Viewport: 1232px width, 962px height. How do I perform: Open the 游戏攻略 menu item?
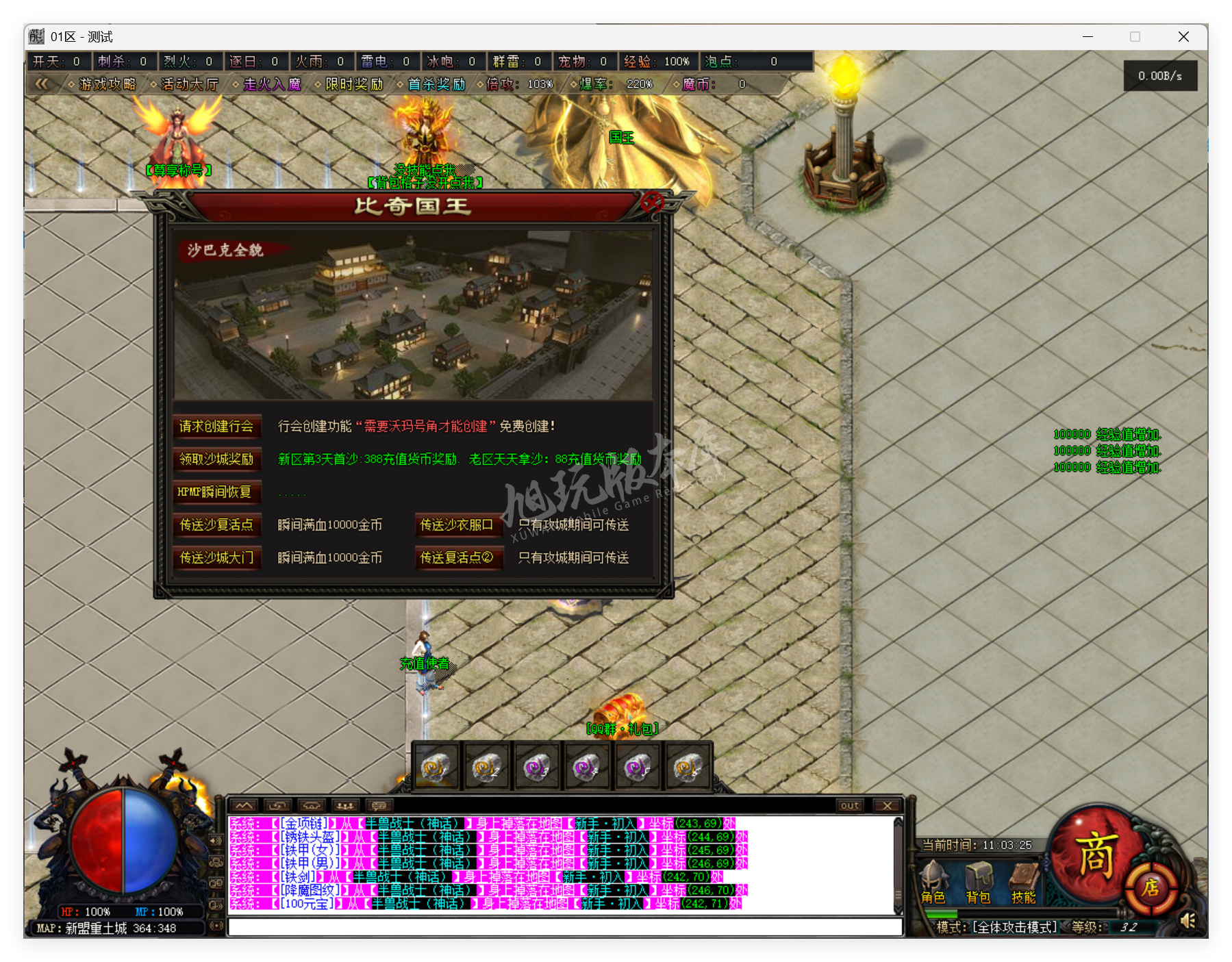point(108,84)
